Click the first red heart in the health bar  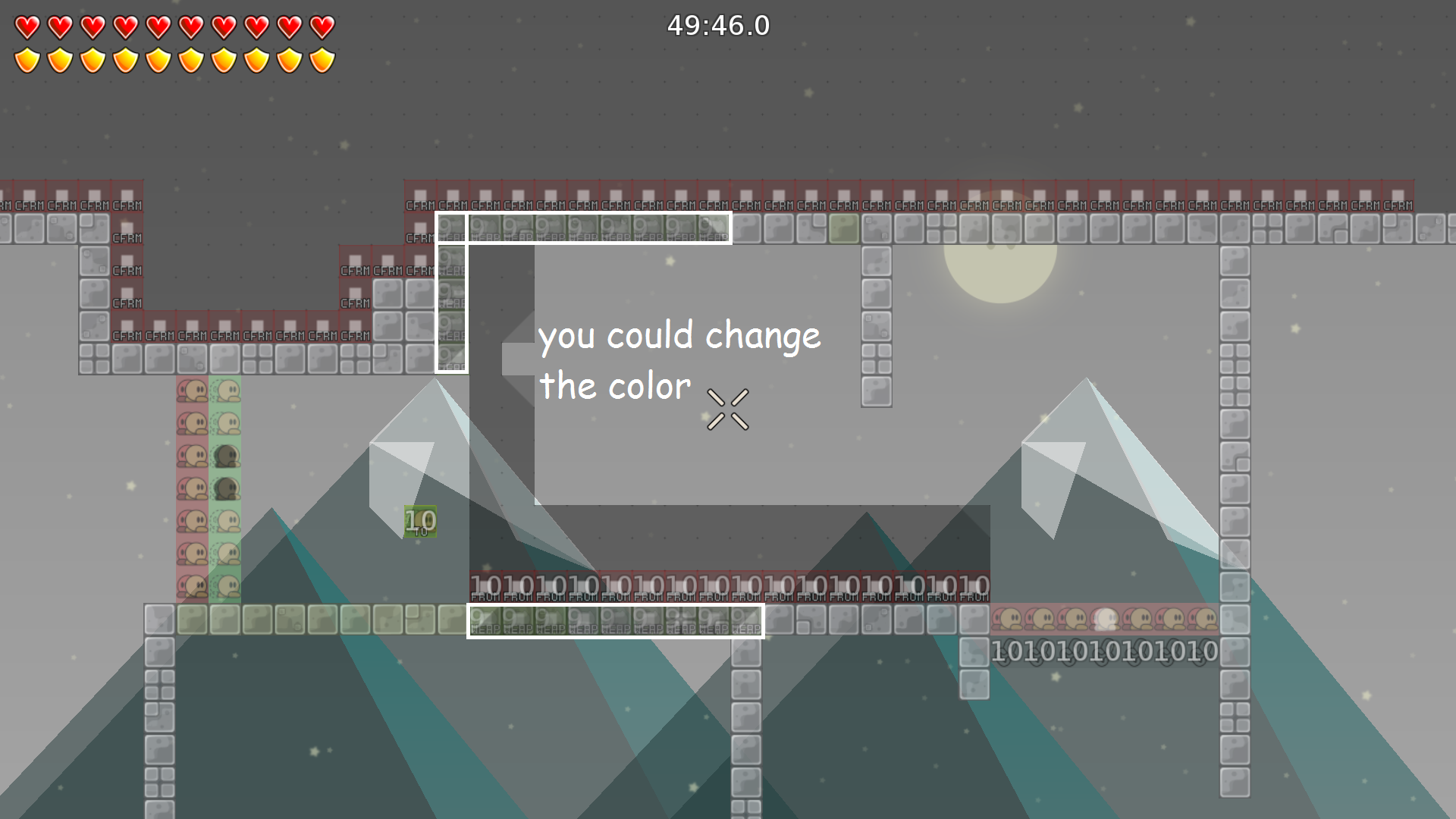tap(28, 25)
